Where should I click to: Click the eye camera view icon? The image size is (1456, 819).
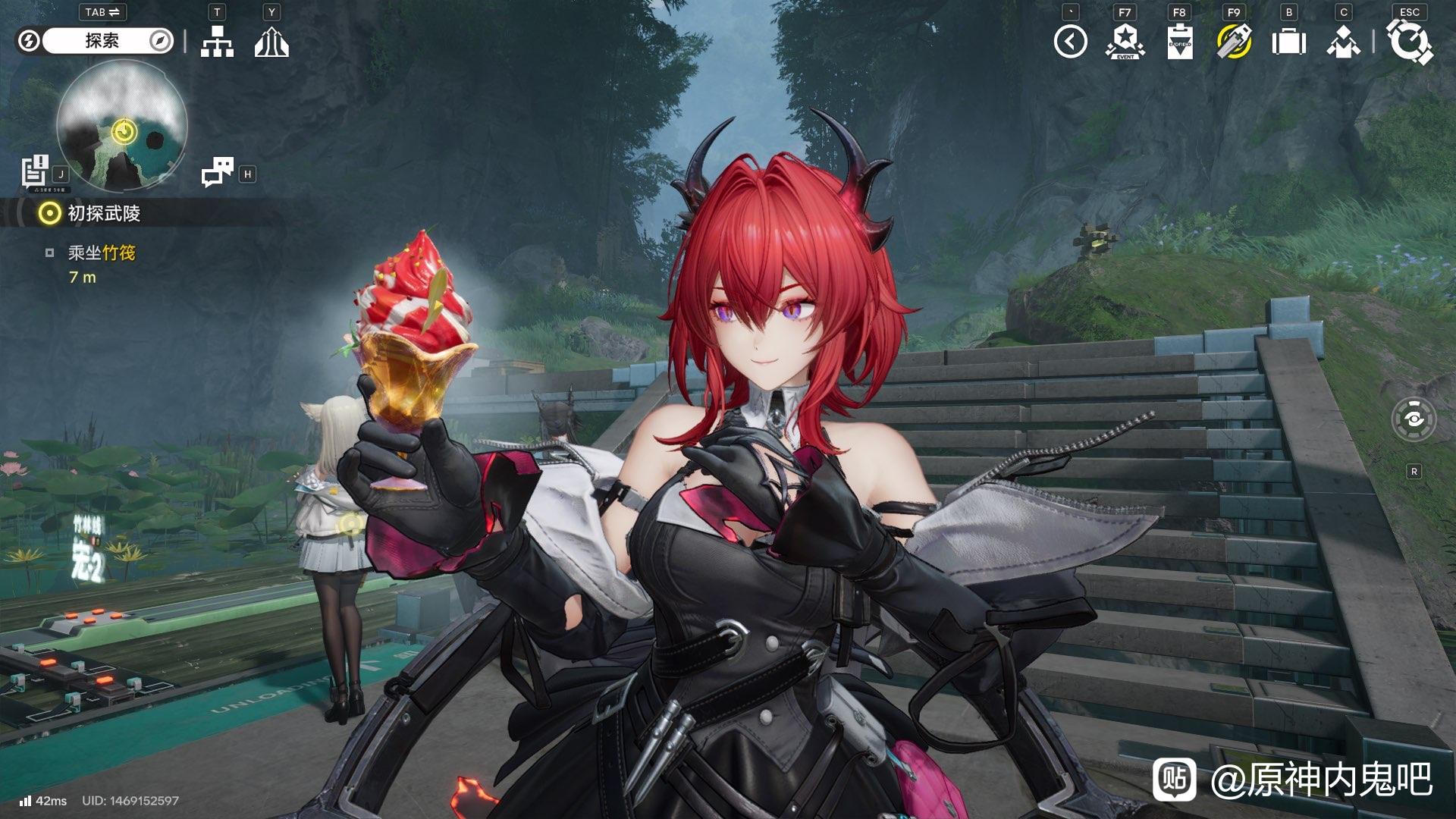[1414, 419]
